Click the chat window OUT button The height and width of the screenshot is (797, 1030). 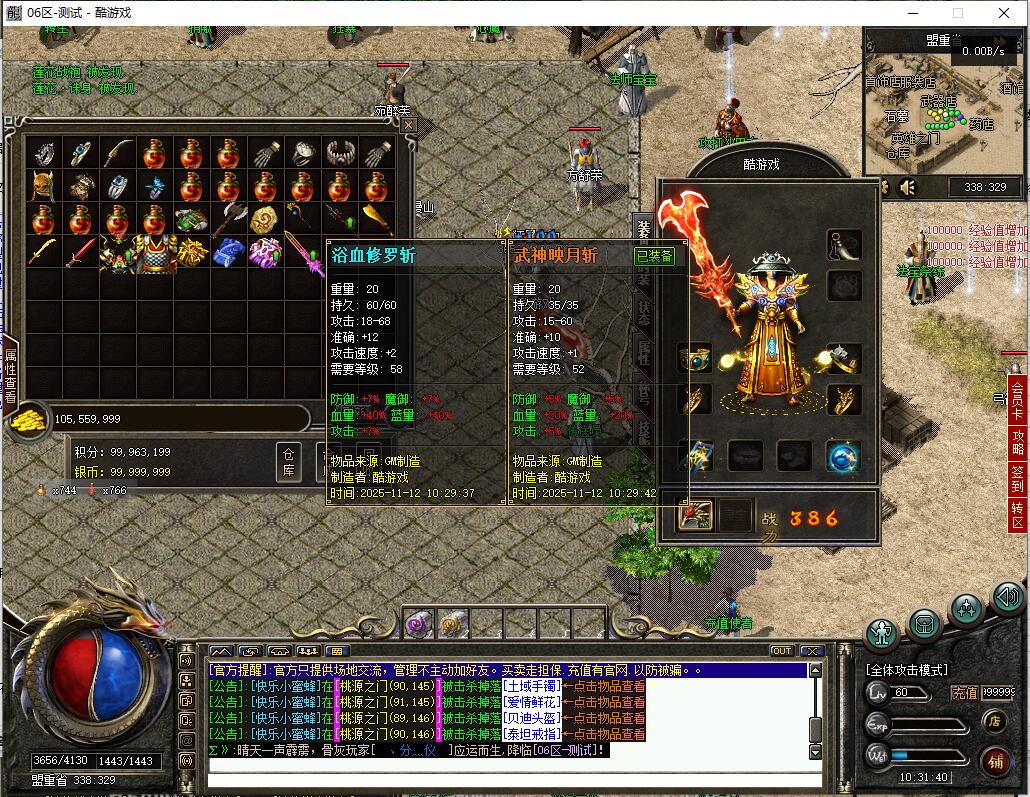tap(782, 651)
